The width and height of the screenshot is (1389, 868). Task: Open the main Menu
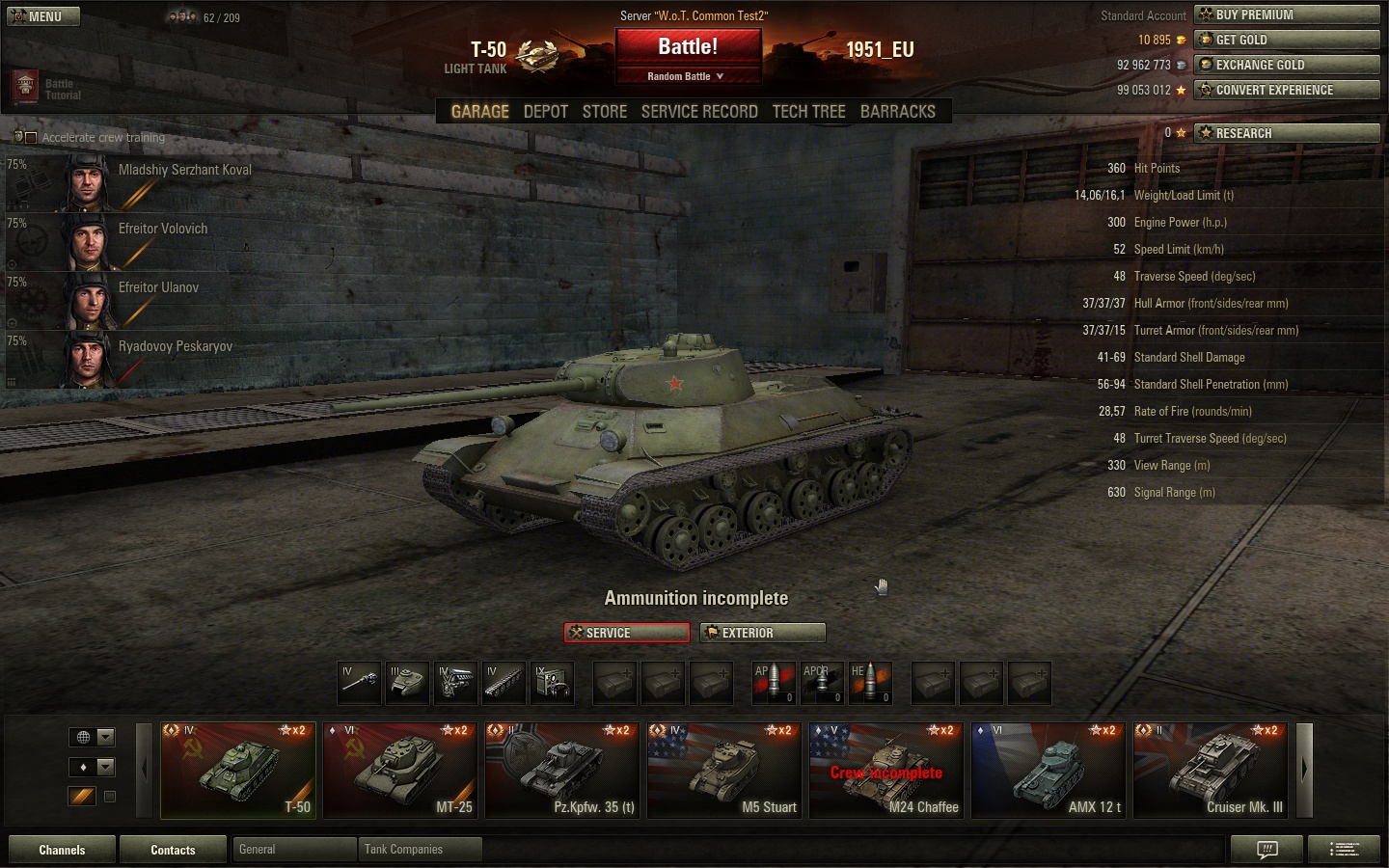43,16
